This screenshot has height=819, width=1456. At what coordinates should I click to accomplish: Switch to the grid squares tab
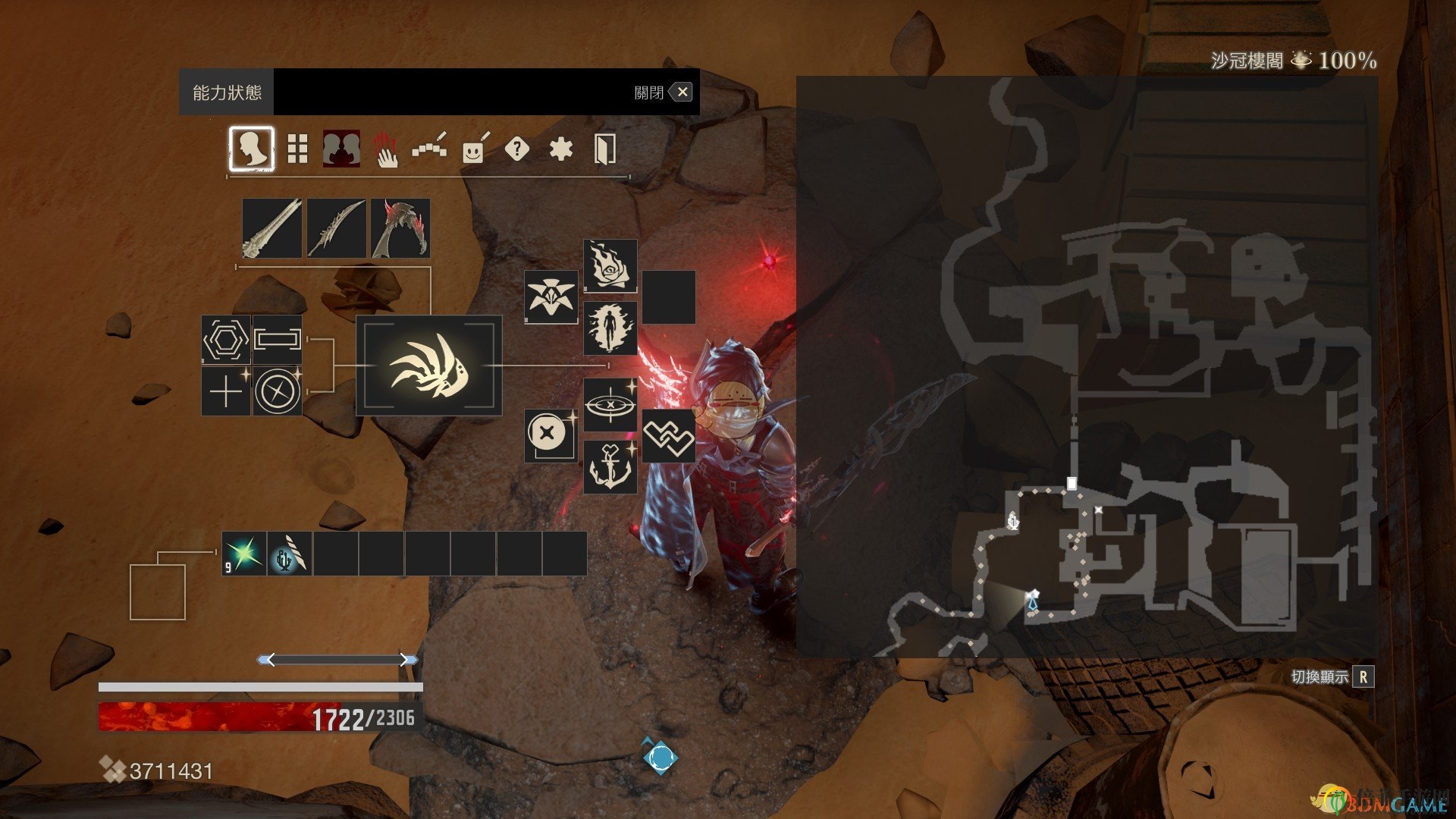tap(297, 149)
